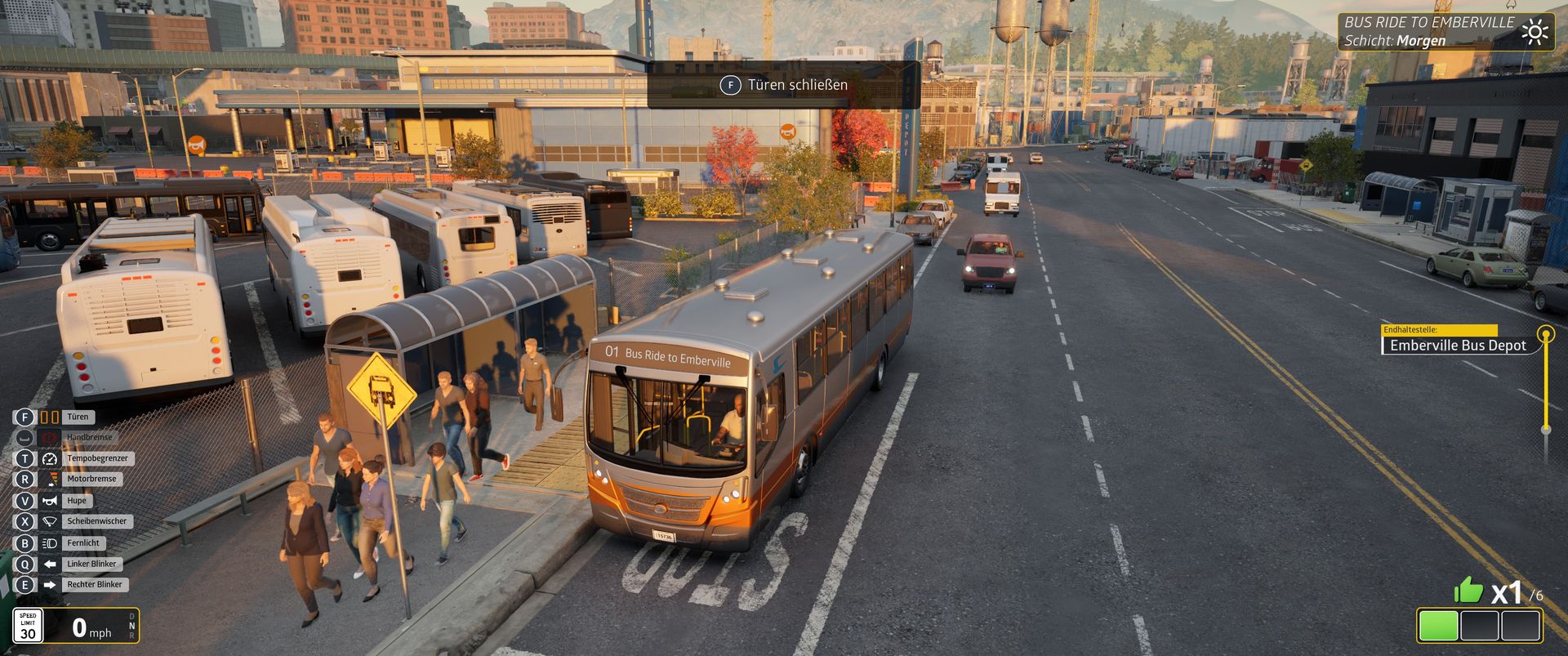Select the Emberville Bus Depot stop label
1568x656 pixels.
point(1458,346)
